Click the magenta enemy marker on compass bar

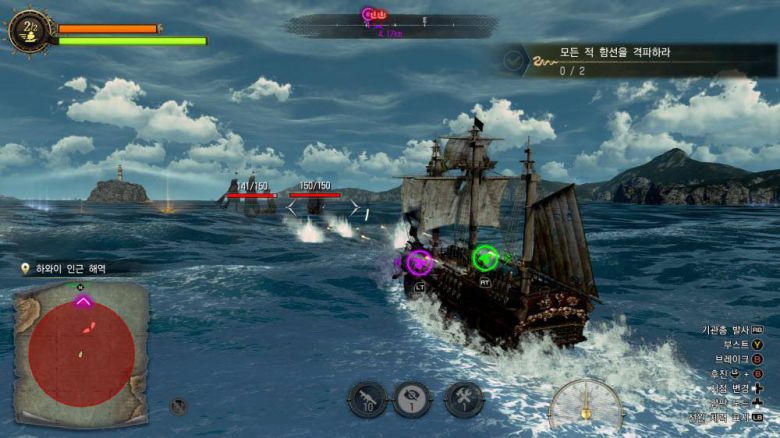[368, 15]
